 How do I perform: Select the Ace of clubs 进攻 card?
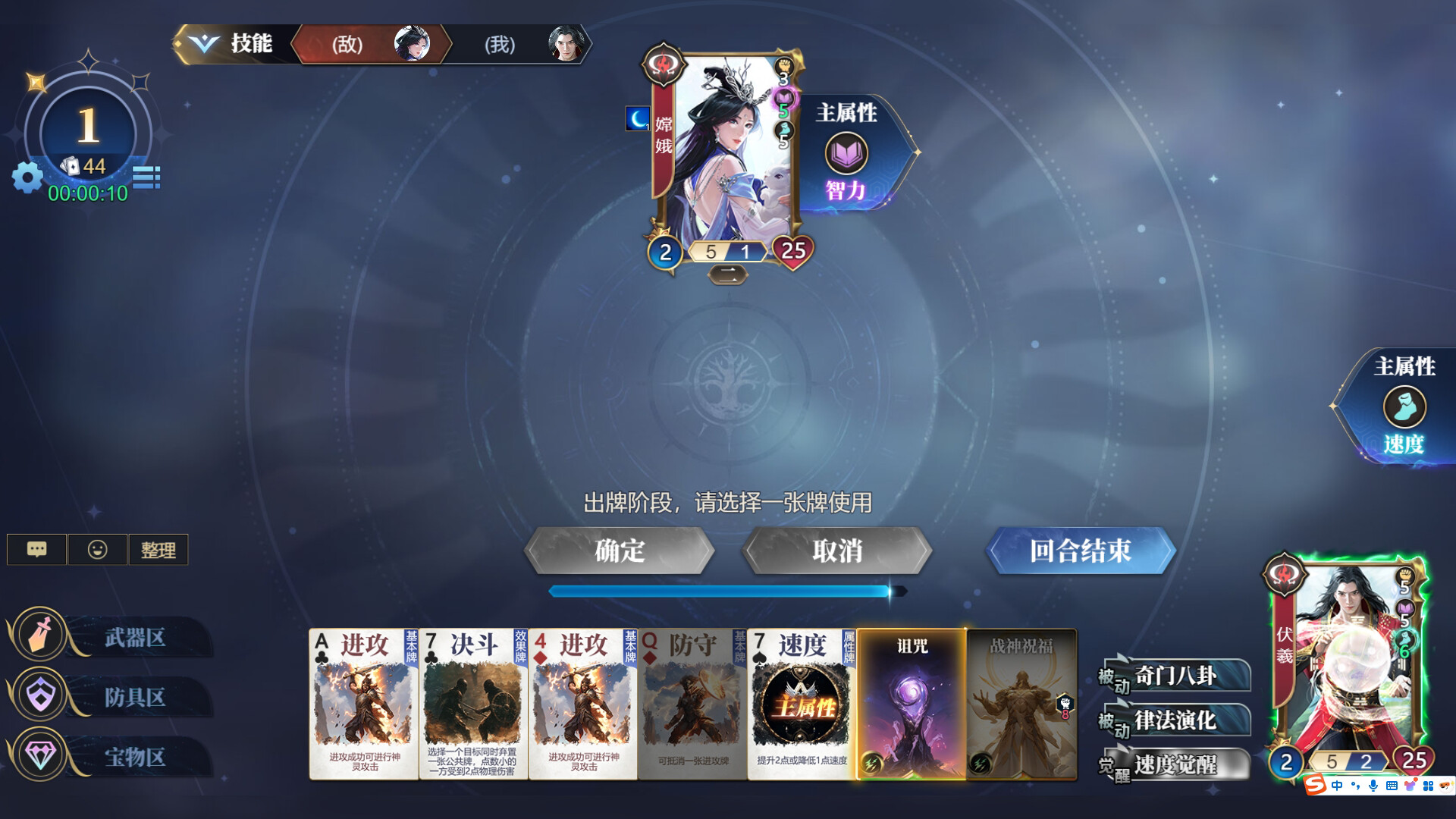[363, 704]
